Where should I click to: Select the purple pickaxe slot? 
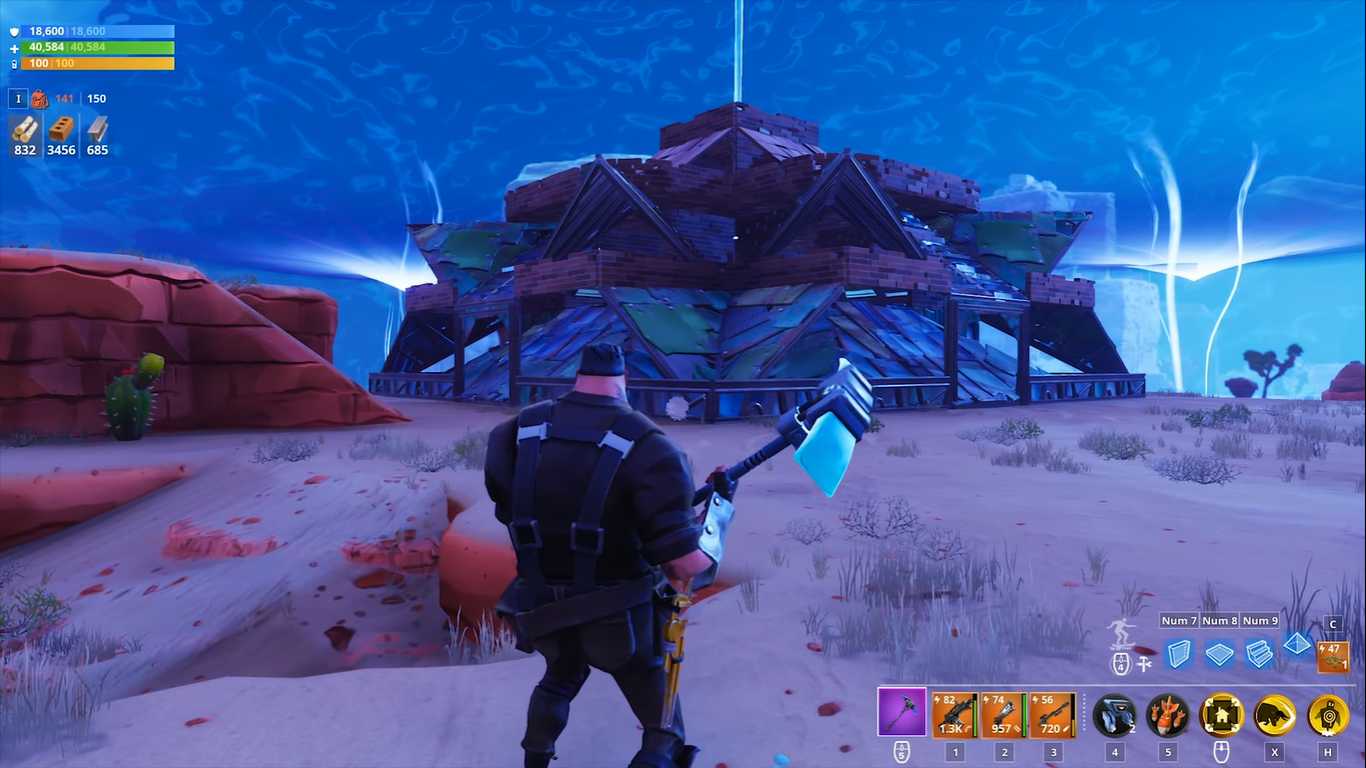pos(902,713)
